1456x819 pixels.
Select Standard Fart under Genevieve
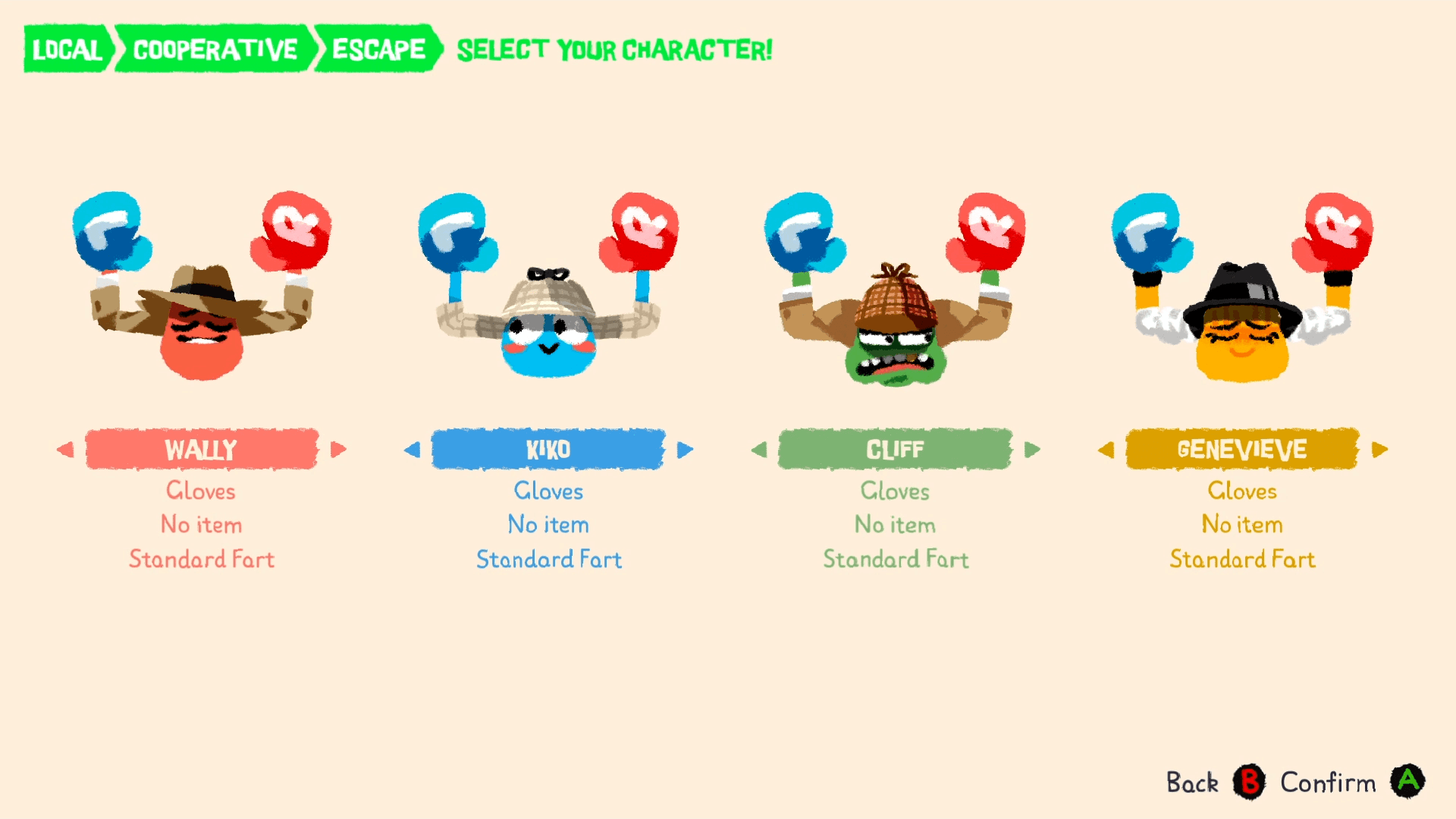tap(1241, 560)
